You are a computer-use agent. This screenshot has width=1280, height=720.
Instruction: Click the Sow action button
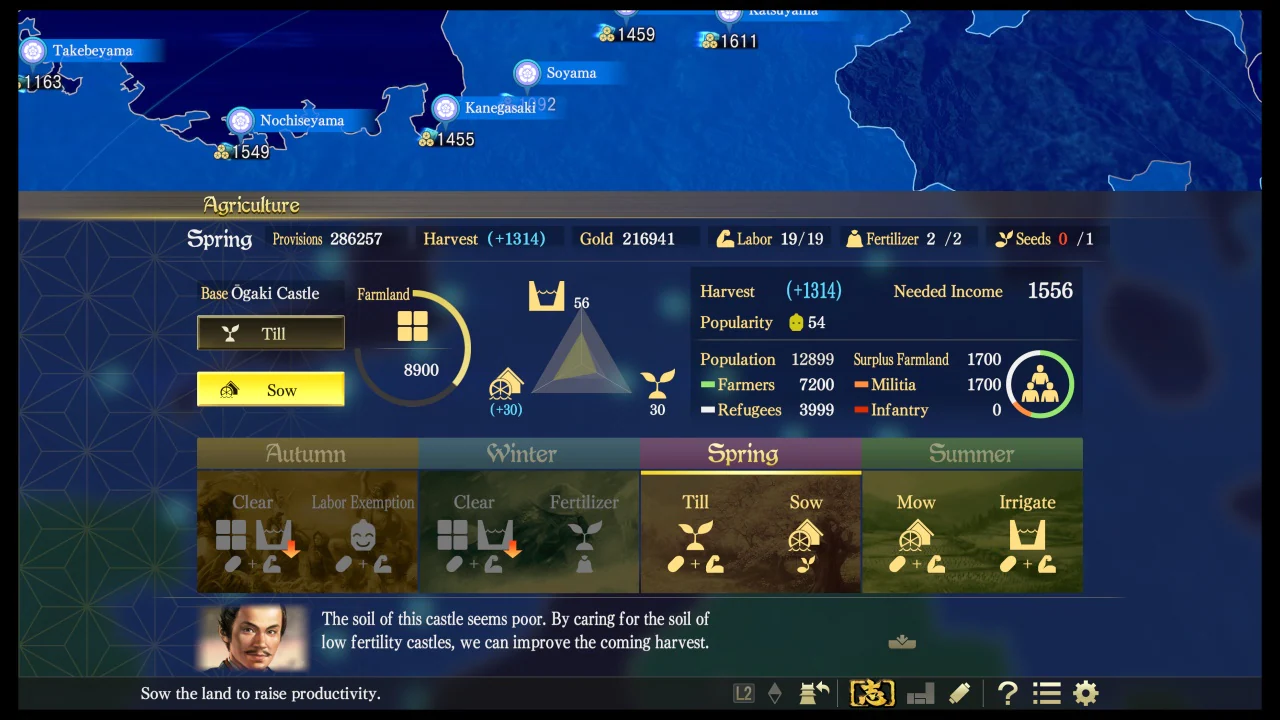pos(271,389)
